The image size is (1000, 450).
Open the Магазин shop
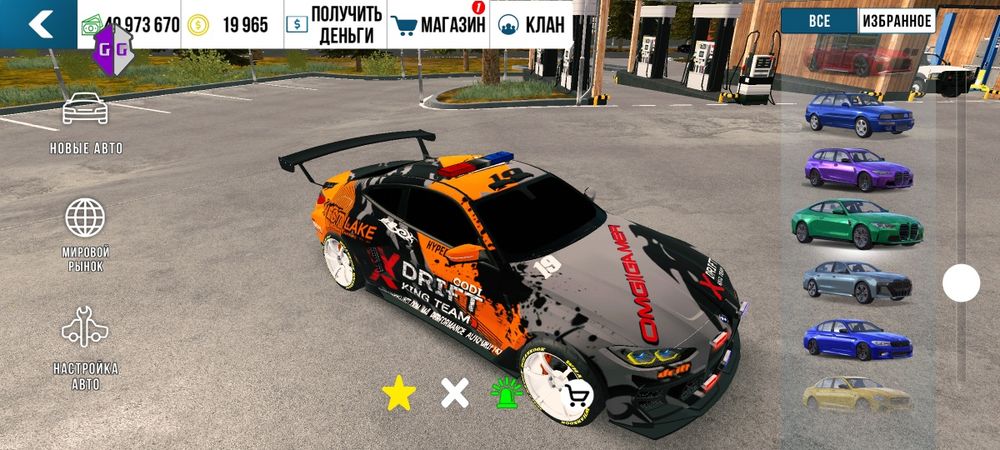tap(438, 24)
